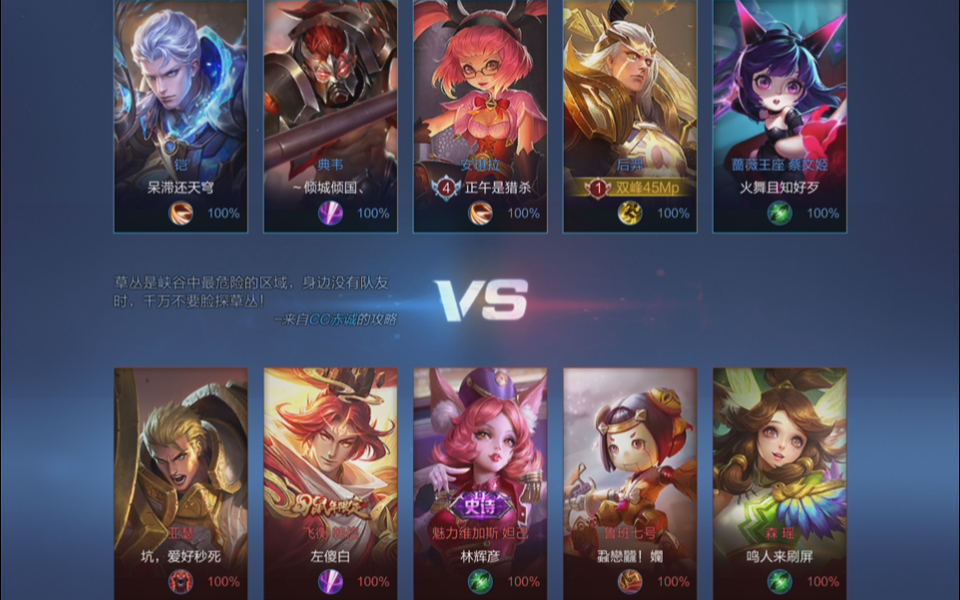Click 后羿's yellow summoner spell icon
Viewport: 960px width, 600px height.
click(x=630, y=213)
